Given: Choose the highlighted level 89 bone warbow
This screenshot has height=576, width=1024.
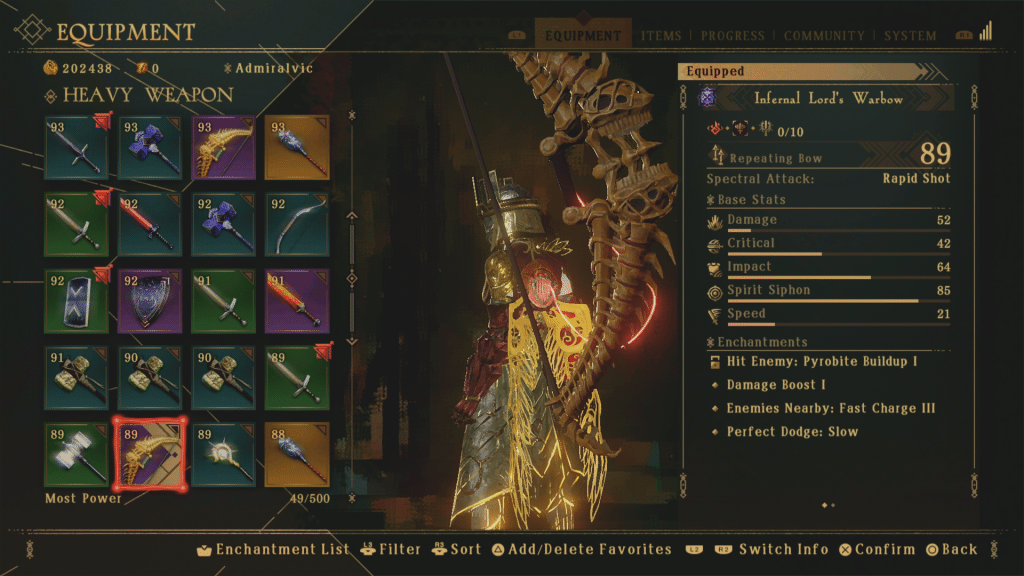Looking at the screenshot, I should [x=150, y=452].
